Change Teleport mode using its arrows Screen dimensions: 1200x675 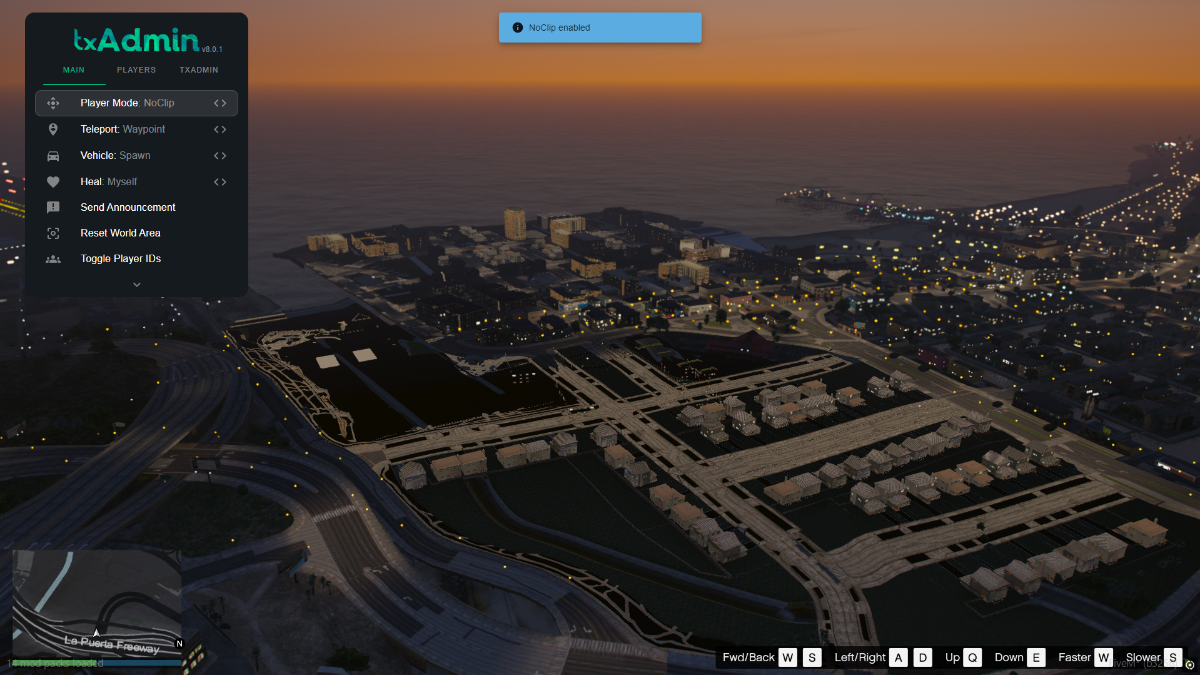(x=220, y=129)
